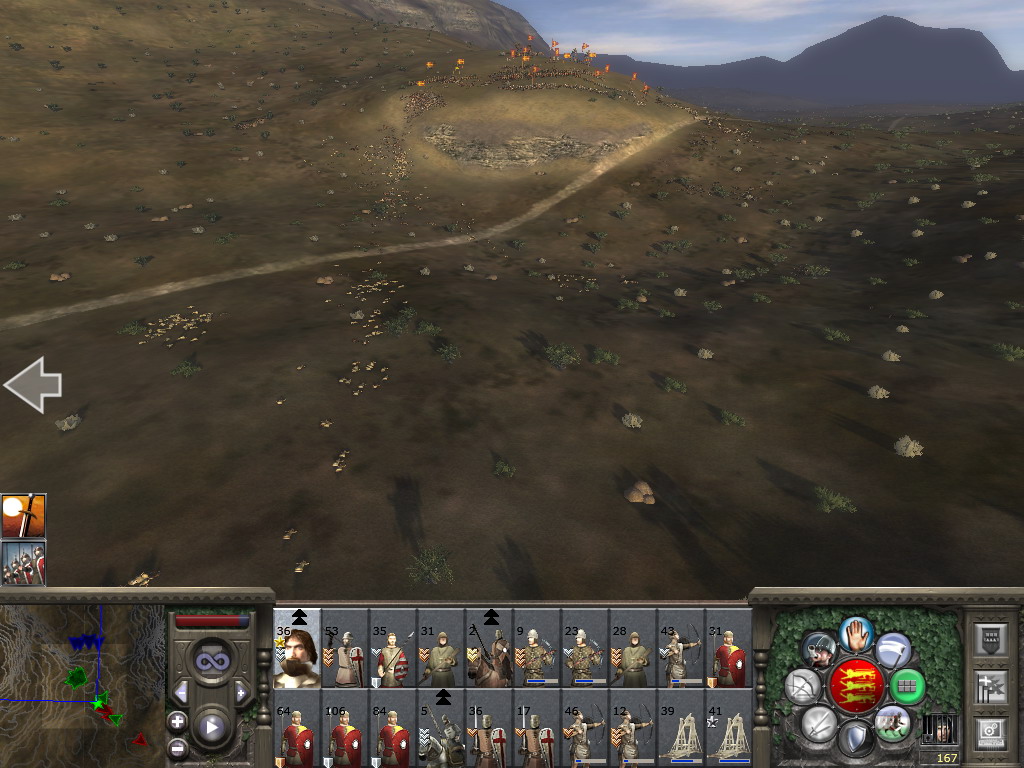Toggle guard mode shield icon
This screenshot has width=1024, height=768.
[x=855, y=740]
